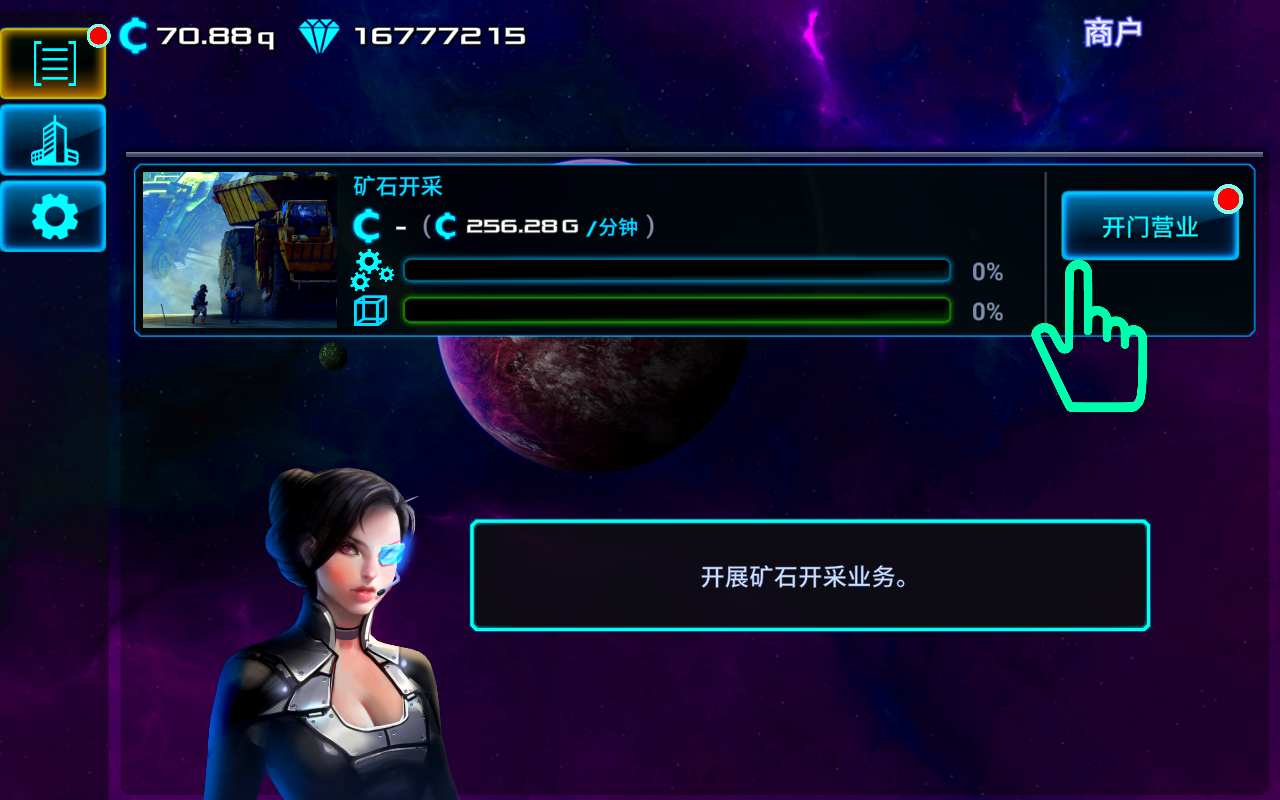Click the 开门营业 button
The image size is (1280, 800).
1149,226
